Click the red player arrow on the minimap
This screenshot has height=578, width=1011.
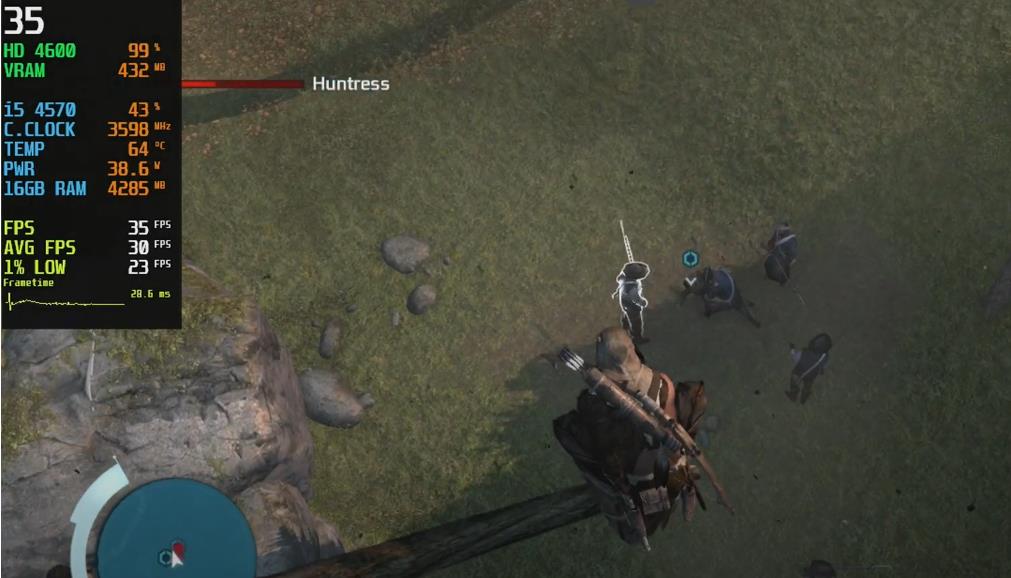coord(178,551)
